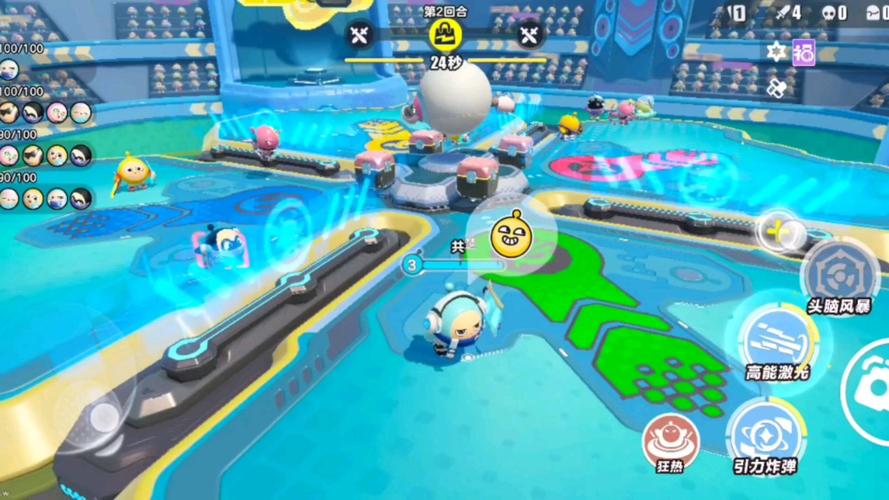The height and width of the screenshot is (500, 889).
Task: Tap the small translucent bubble button above 头脑风暴
Action: [775, 232]
